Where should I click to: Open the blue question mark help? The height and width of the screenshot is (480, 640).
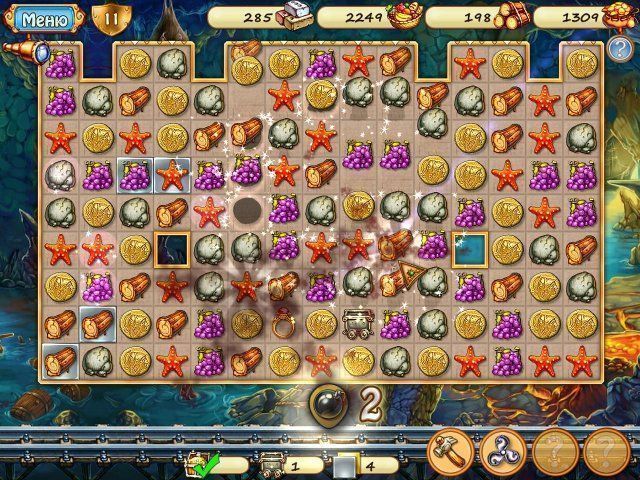coord(620,48)
